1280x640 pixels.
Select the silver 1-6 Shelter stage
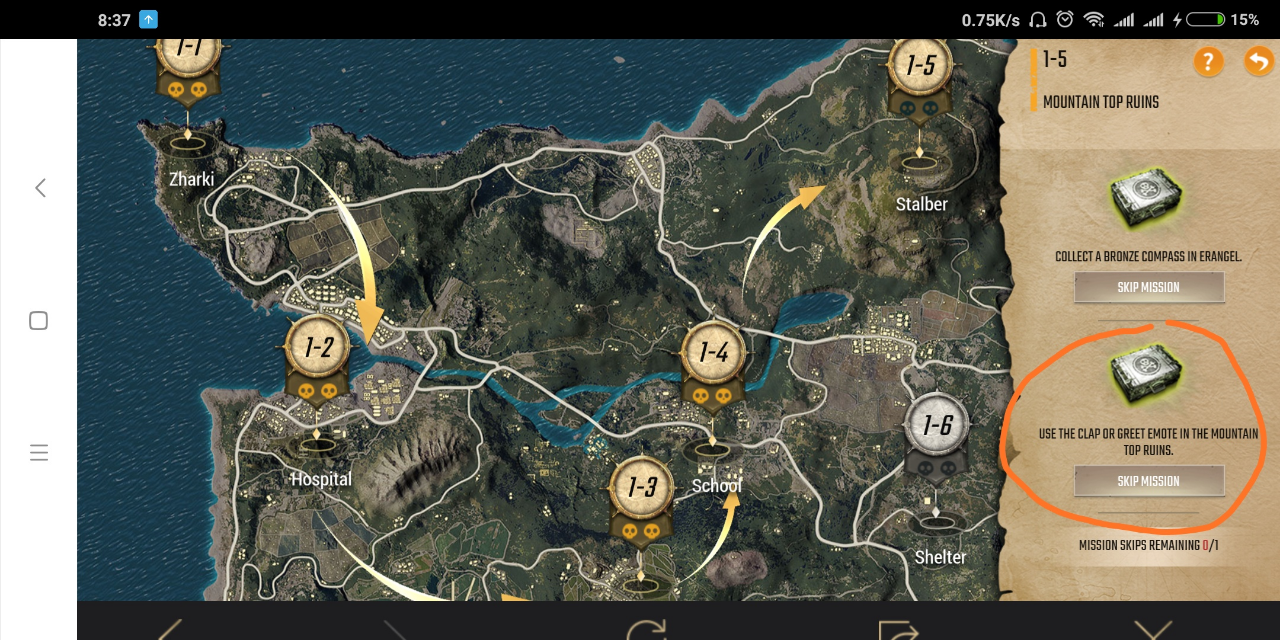937,428
